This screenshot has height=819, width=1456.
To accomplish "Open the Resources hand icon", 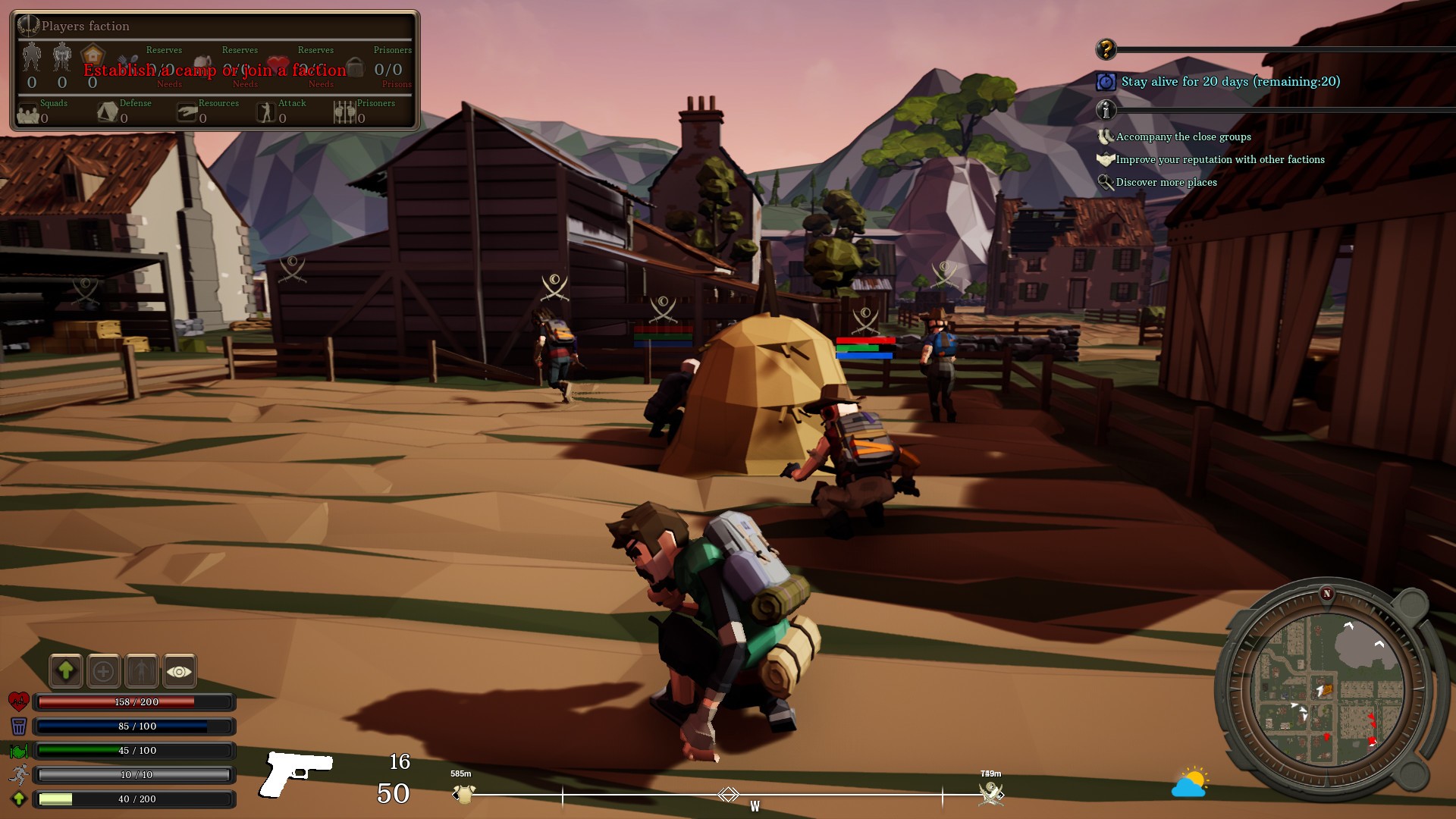I will click(x=187, y=113).
